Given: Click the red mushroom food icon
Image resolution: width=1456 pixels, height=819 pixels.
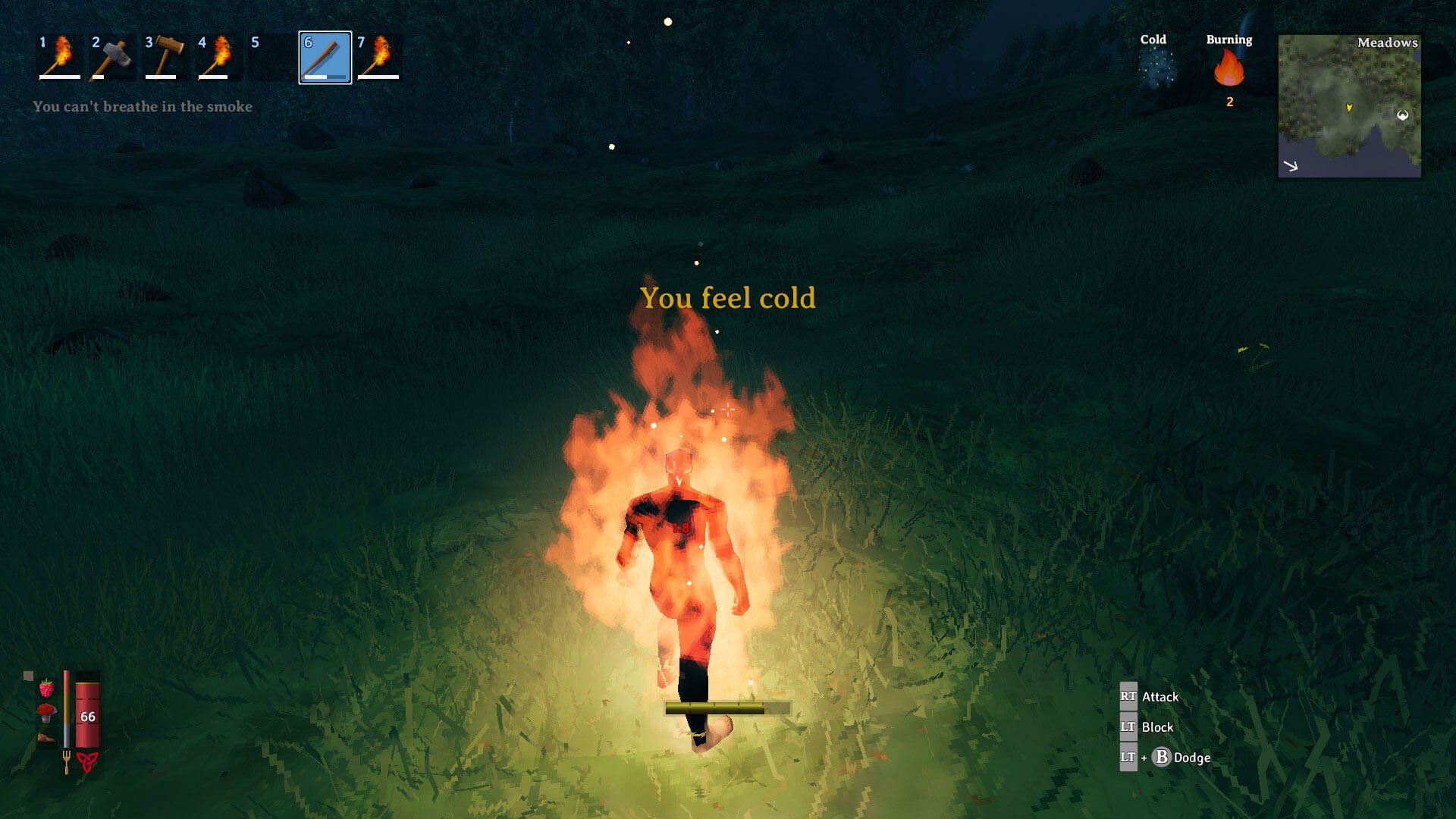Looking at the screenshot, I should point(46,712).
